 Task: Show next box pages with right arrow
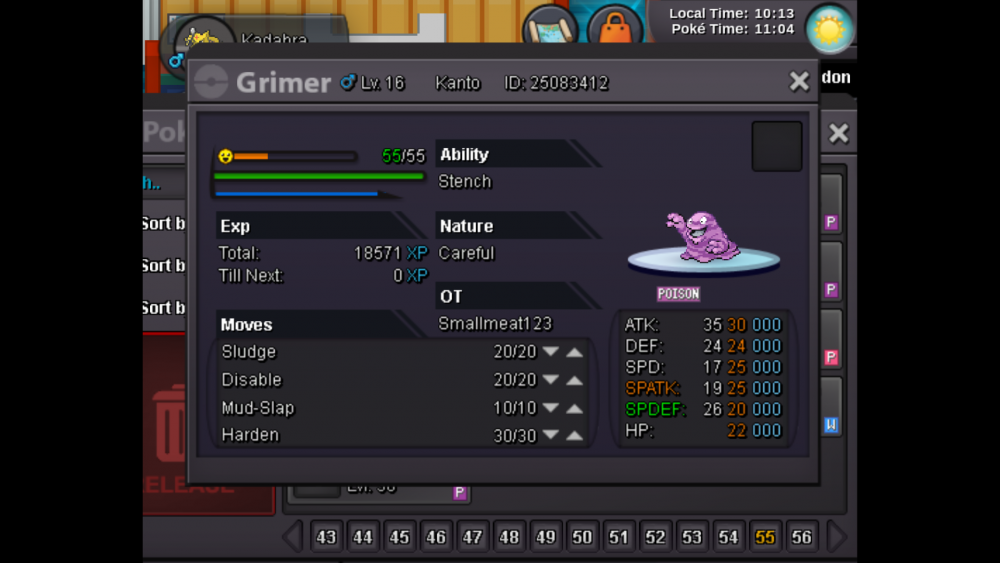[x=836, y=537]
